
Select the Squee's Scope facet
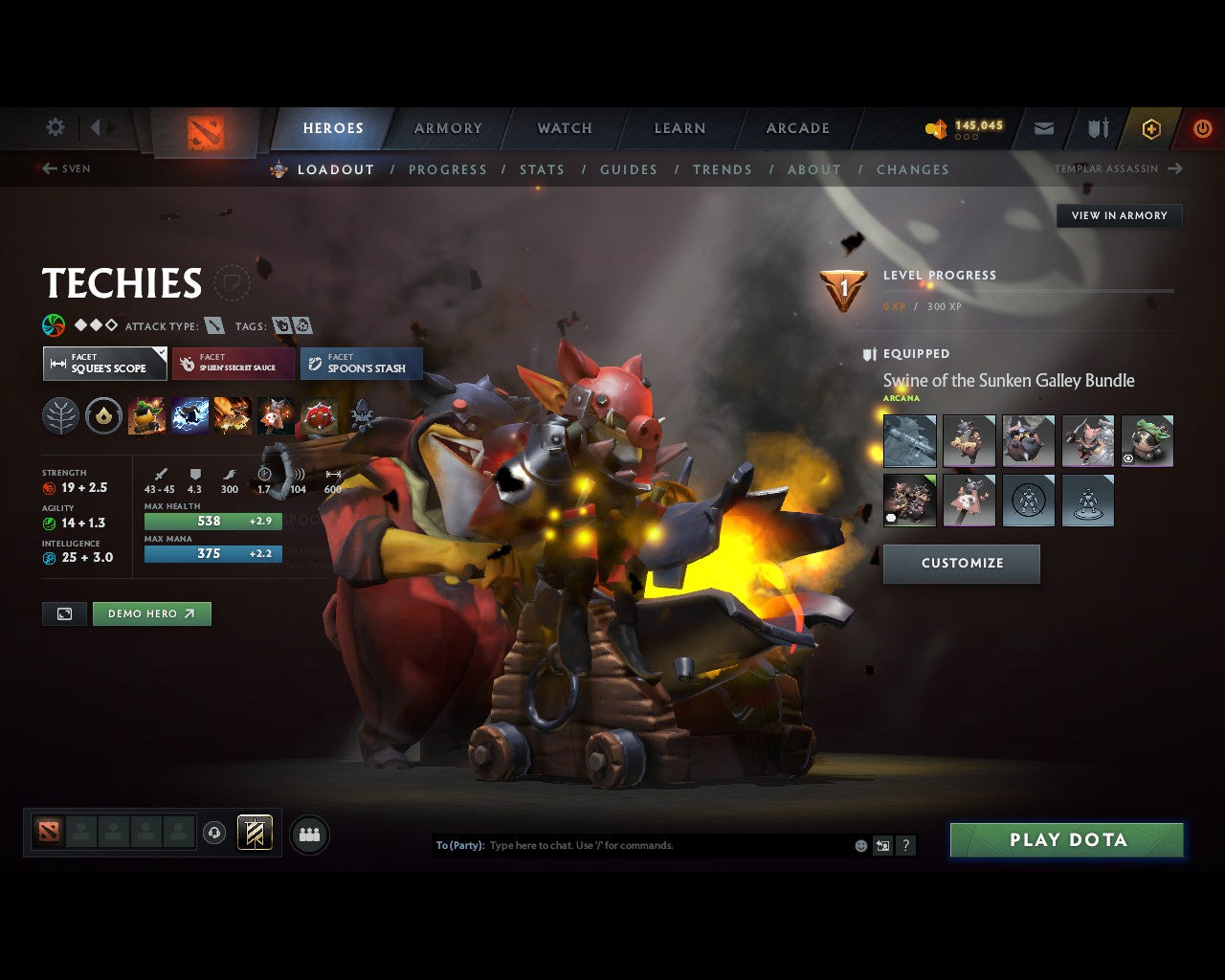pos(104,364)
